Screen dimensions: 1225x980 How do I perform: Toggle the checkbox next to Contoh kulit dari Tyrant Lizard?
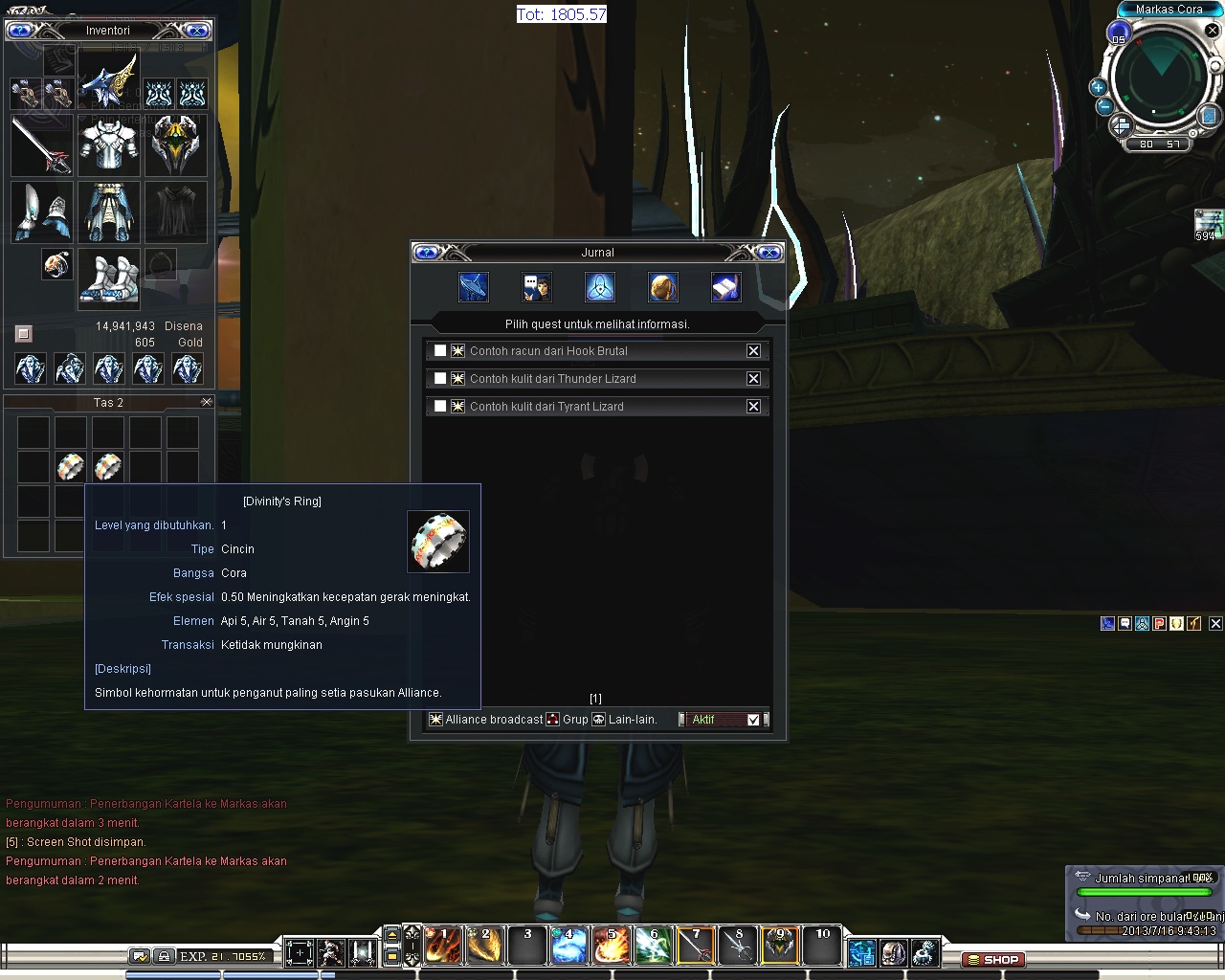click(440, 406)
